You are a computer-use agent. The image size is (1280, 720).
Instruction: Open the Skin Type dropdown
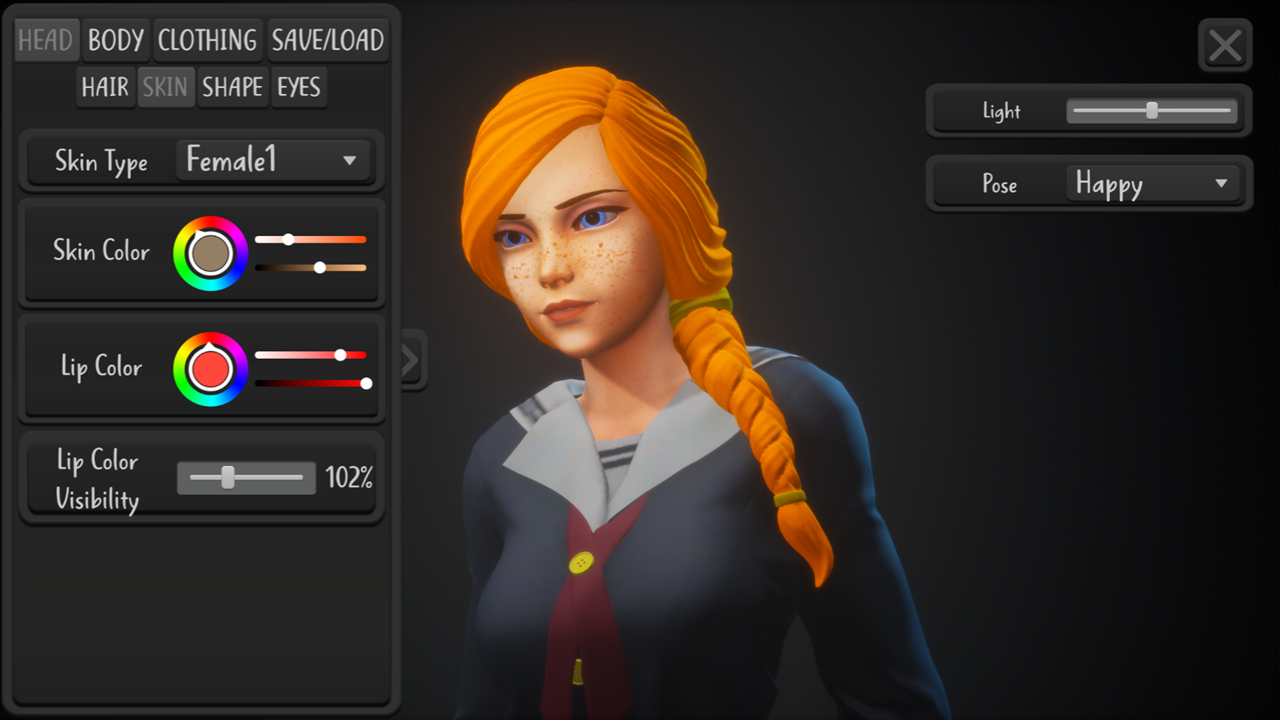click(272, 160)
